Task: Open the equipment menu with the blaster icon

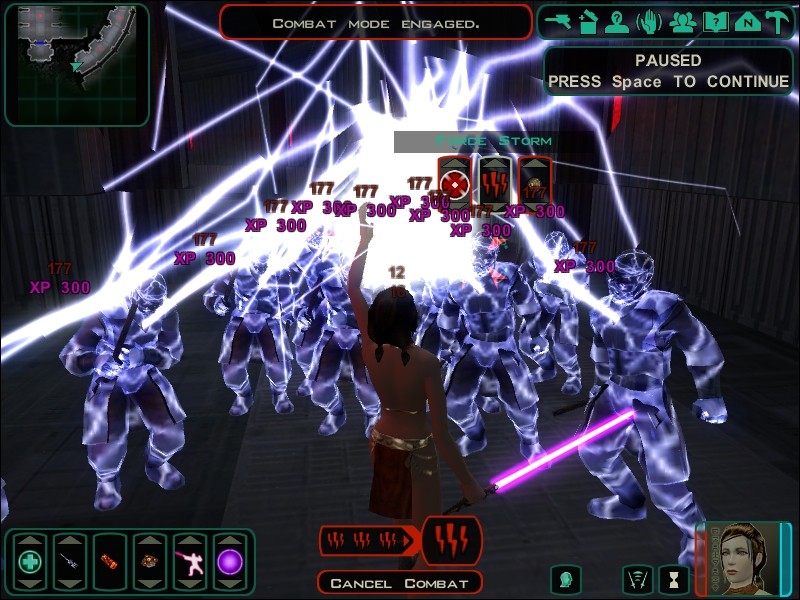Action: (558, 22)
